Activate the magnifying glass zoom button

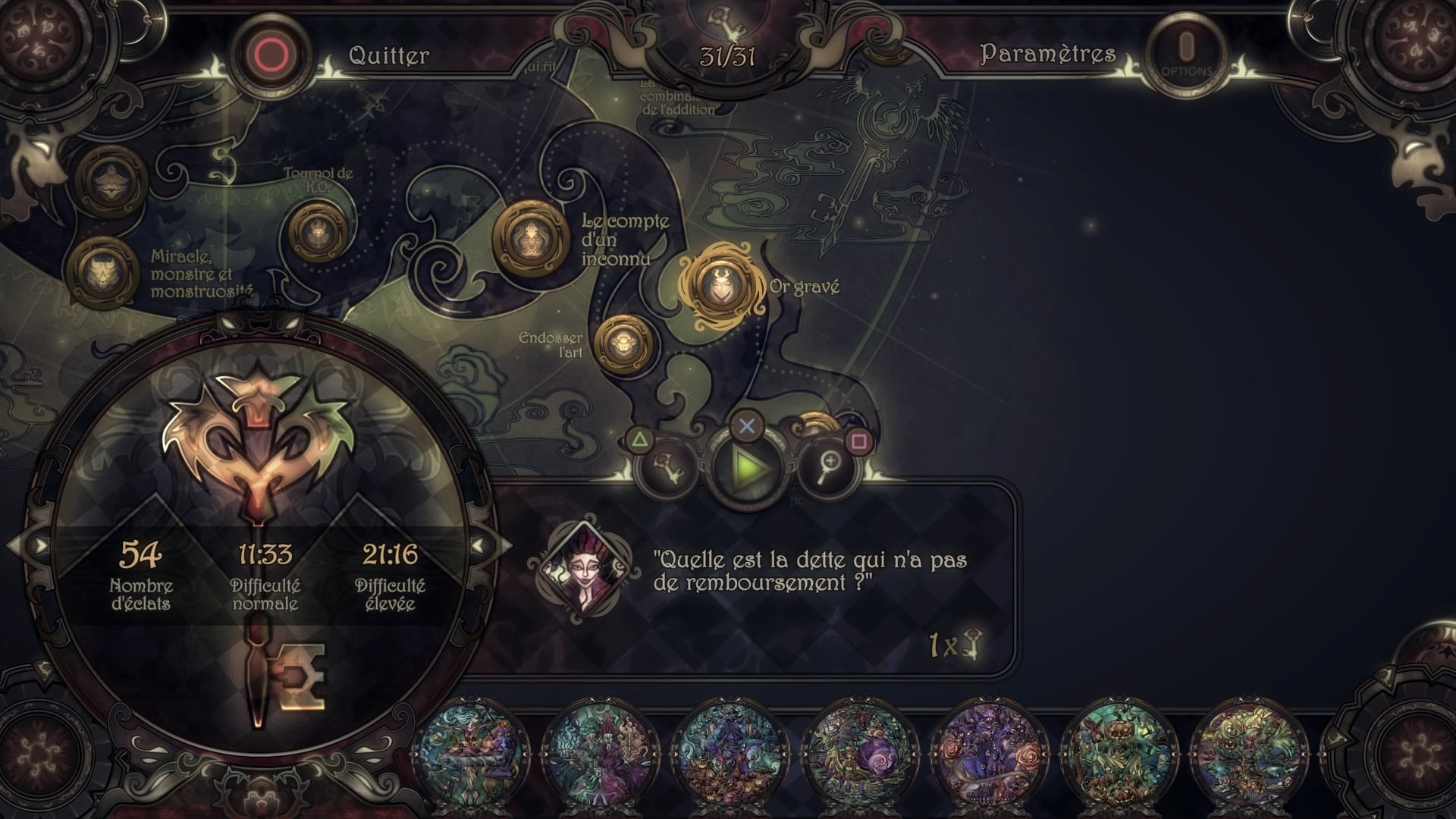pos(829,466)
